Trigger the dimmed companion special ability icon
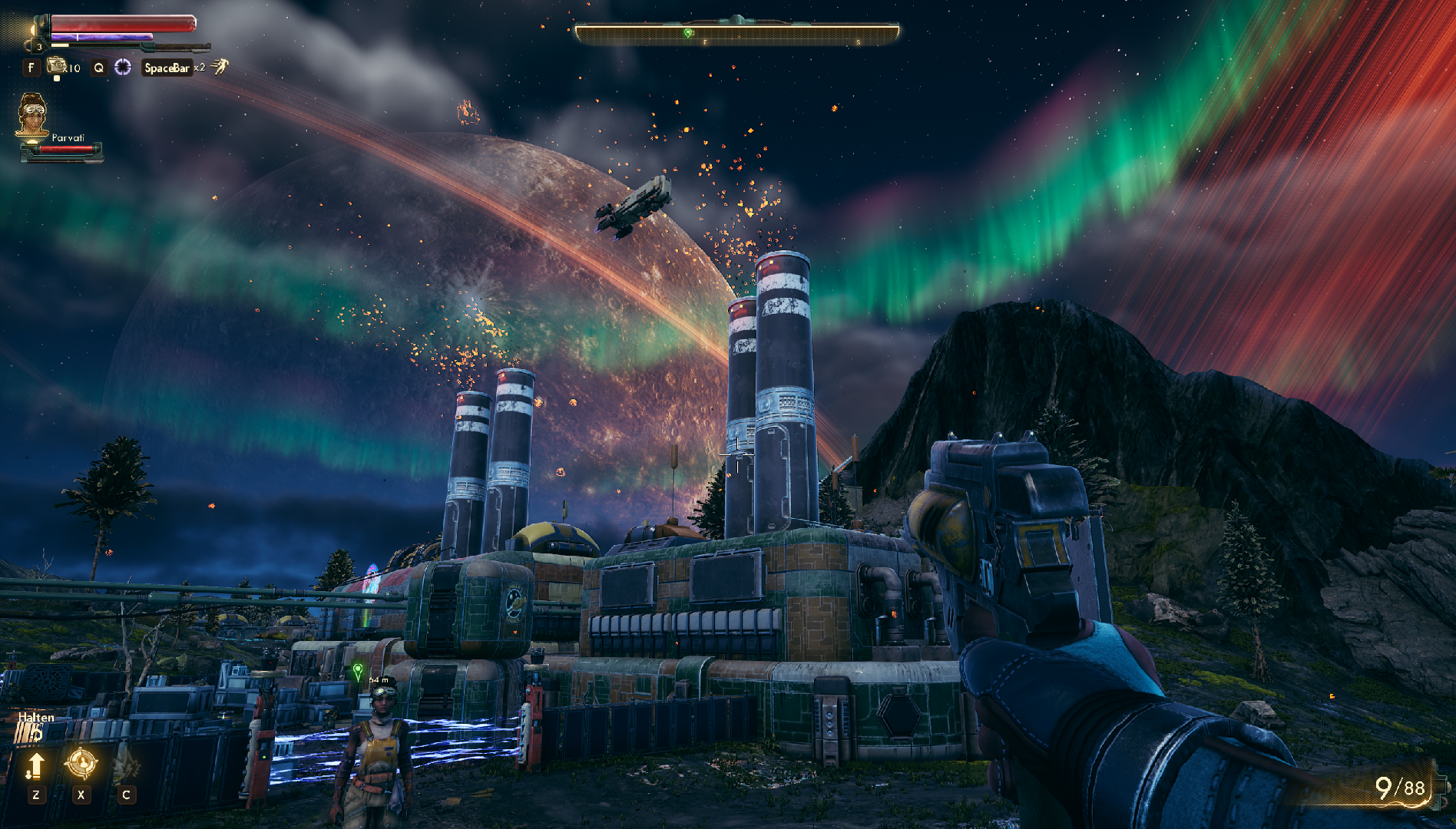This screenshot has width=1456, height=829. click(126, 763)
